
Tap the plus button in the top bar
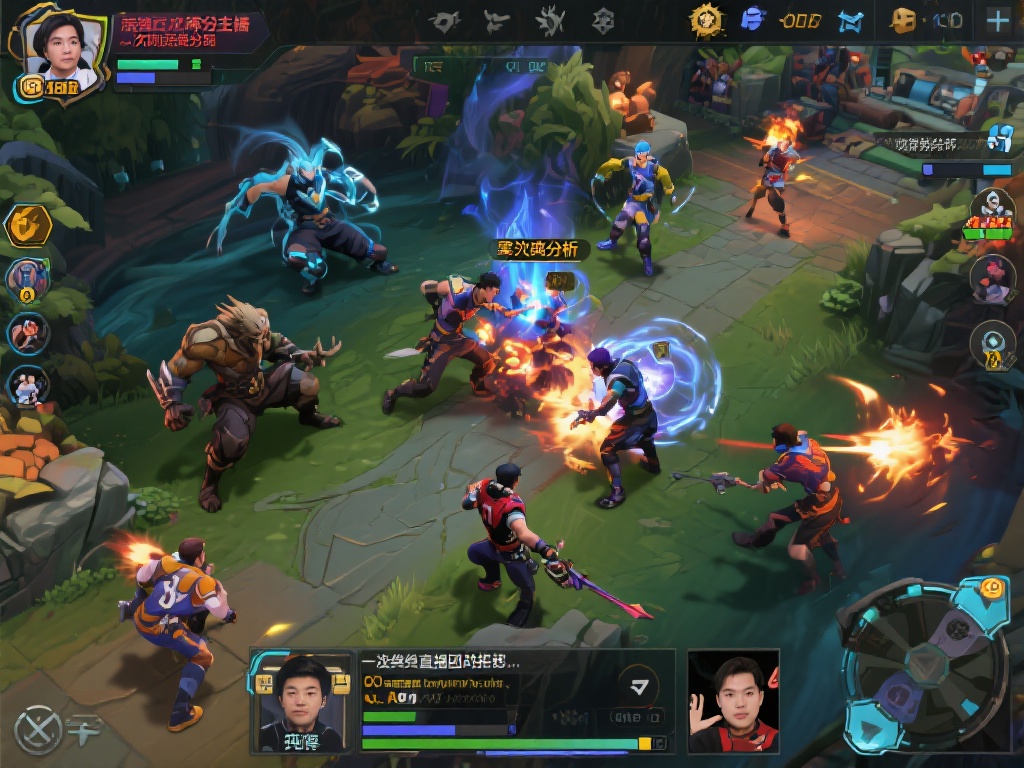(997, 21)
